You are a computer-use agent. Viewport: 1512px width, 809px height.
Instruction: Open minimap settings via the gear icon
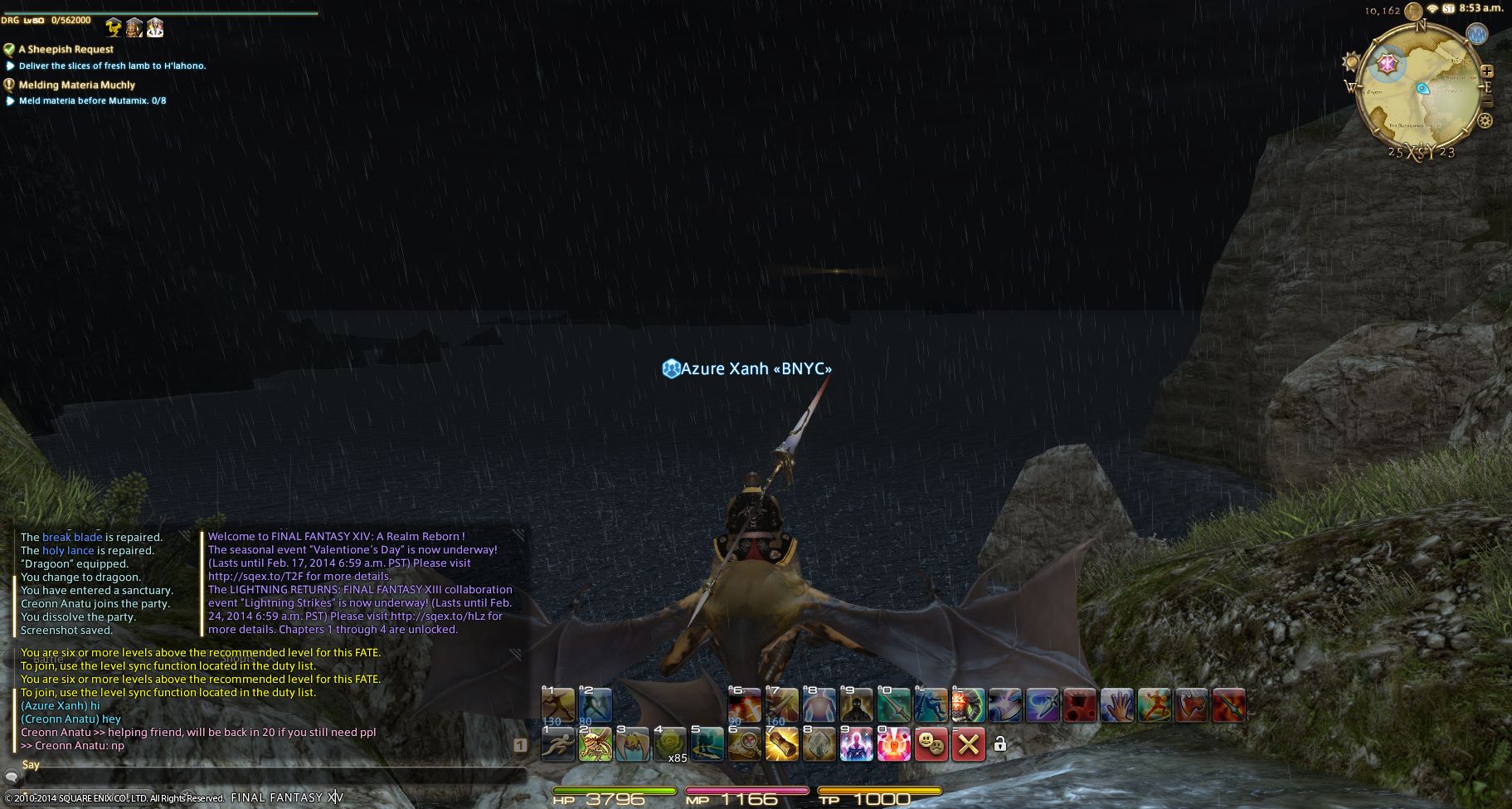click(x=1485, y=121)
